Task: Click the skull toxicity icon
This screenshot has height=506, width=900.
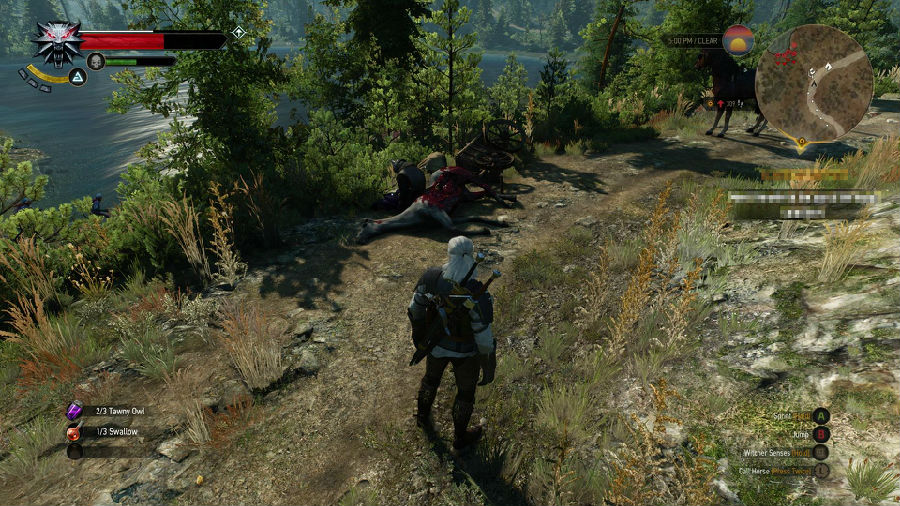Action: click(x=96, y=61)
